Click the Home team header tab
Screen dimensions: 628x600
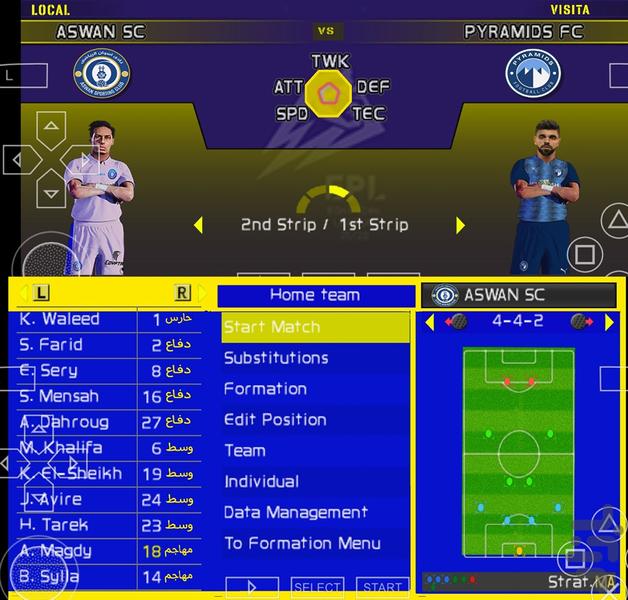(315, 295)
